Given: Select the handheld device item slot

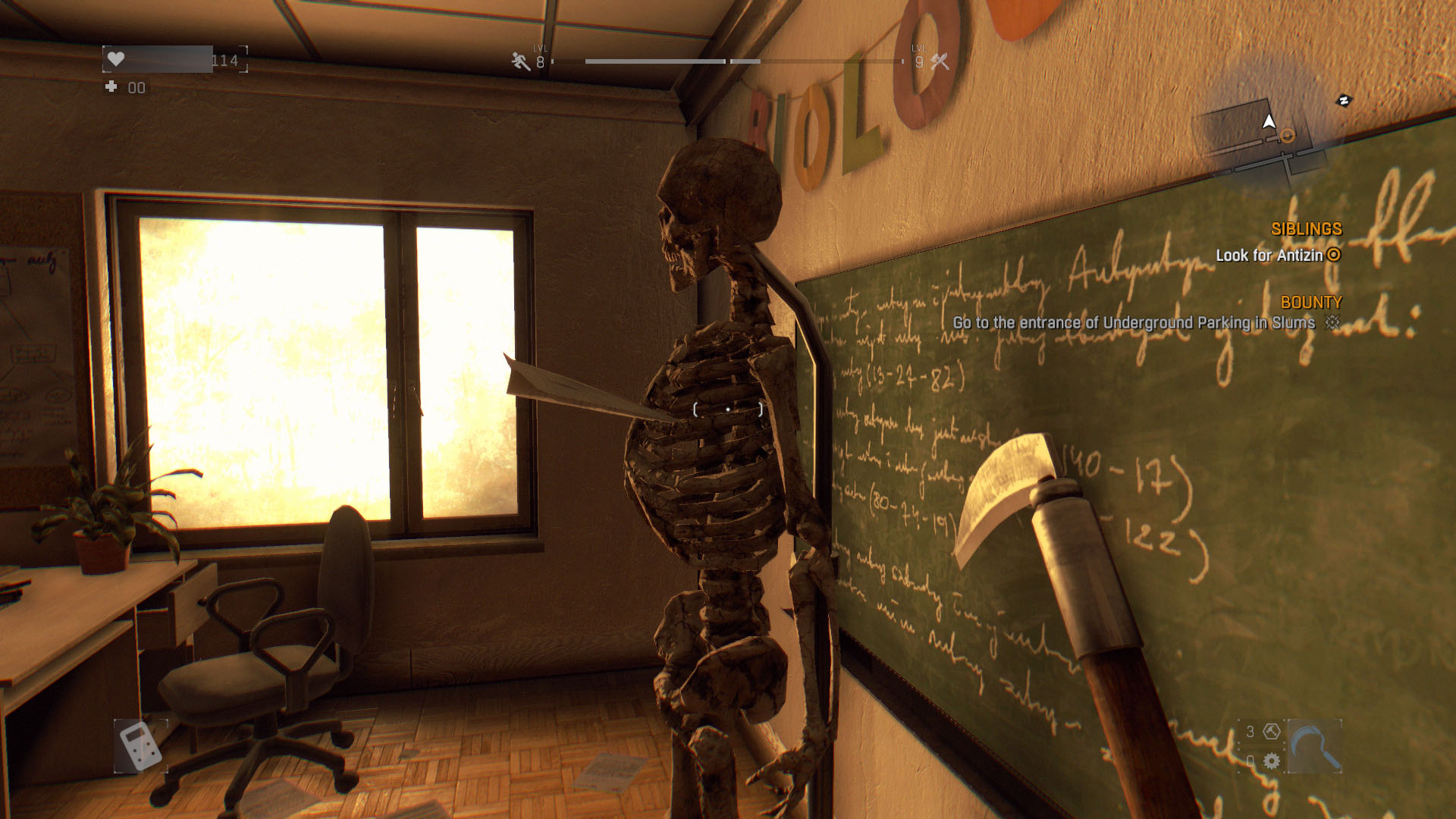Looking at the screenshot, I should coord(140,746).
